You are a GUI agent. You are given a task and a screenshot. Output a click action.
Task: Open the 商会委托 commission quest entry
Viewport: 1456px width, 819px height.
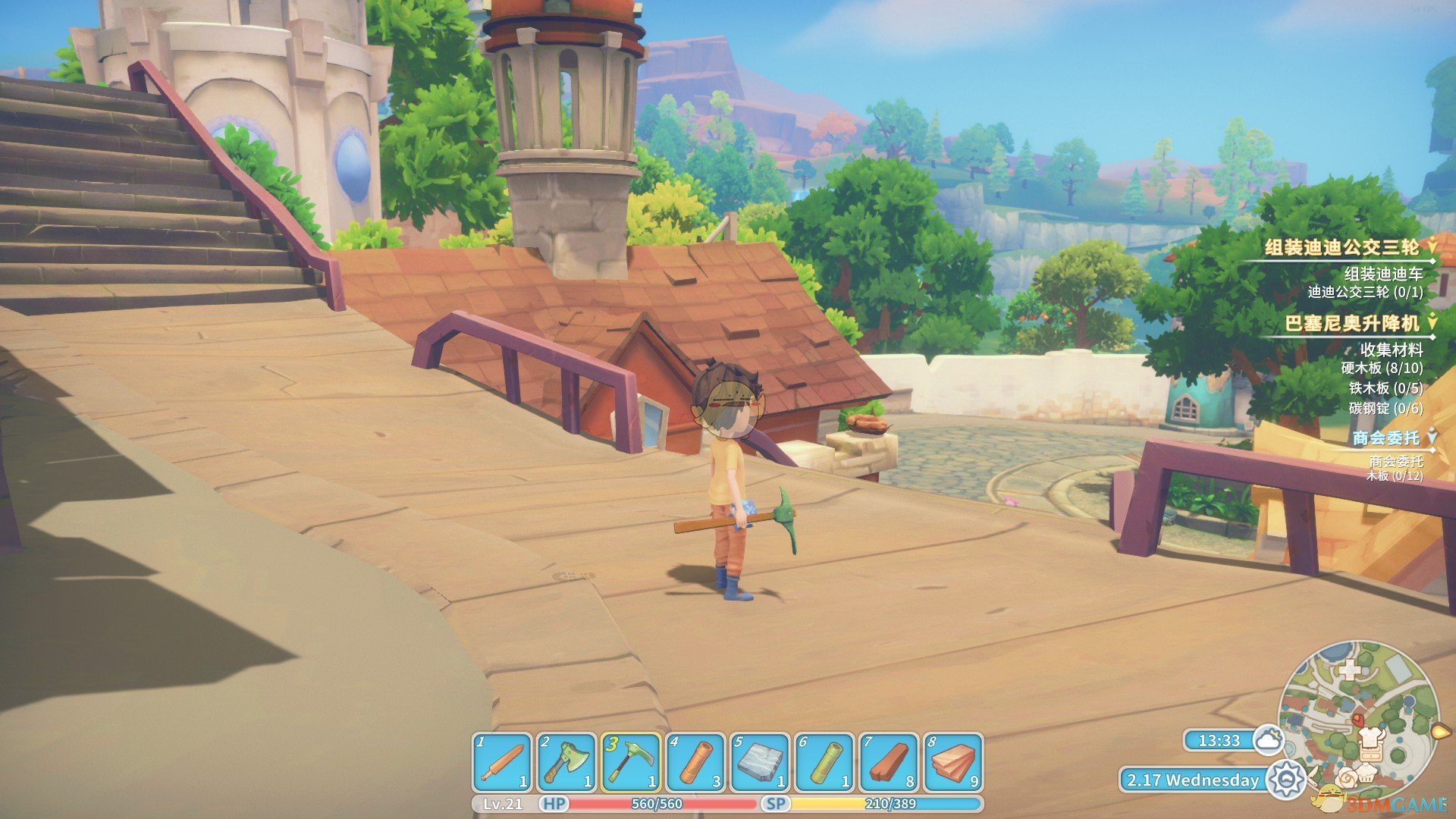click(x=1386, y=438)
